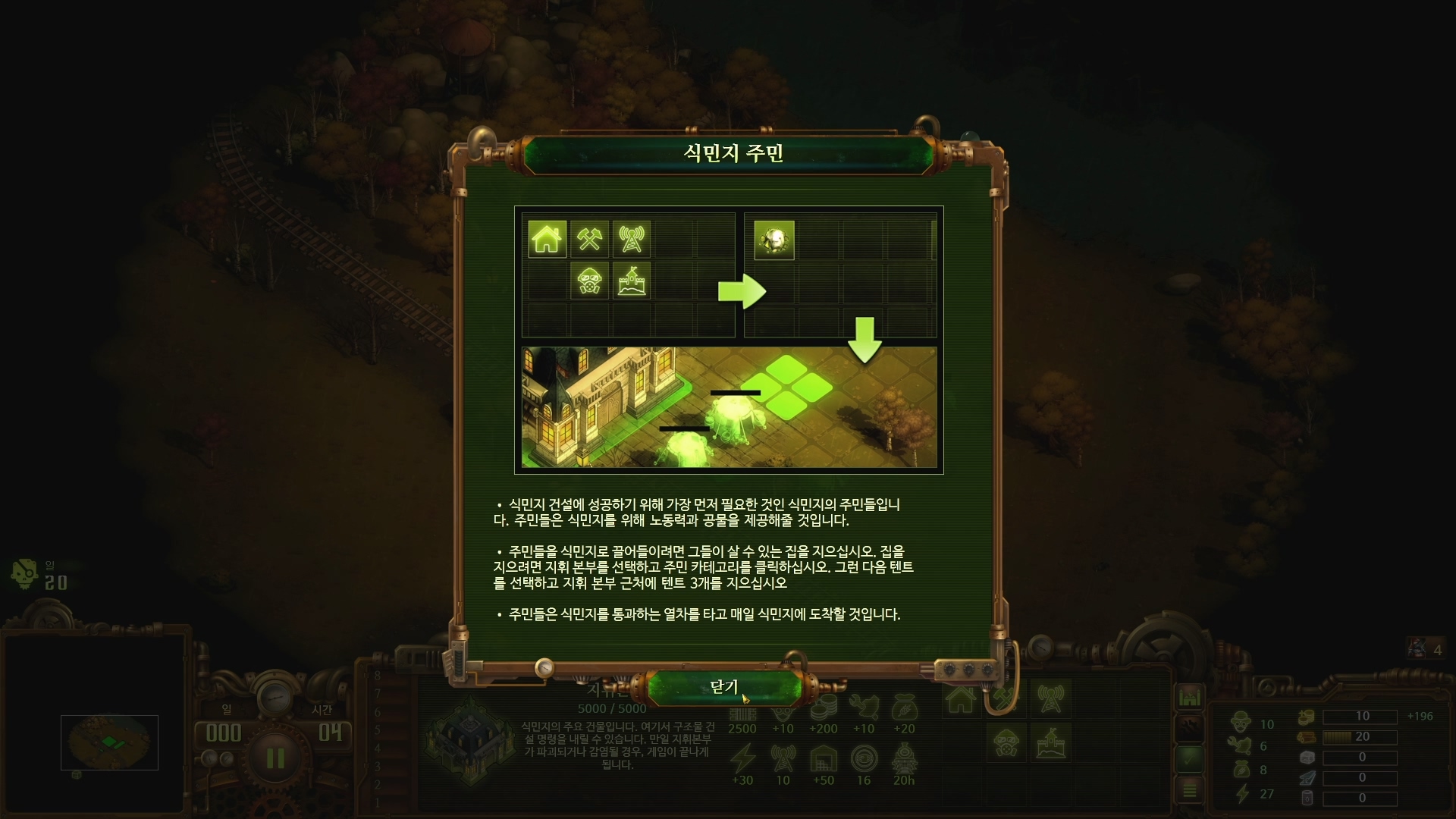Toggle the pause button on the clock
The width and height of the screenshot is (1456, 819).
click(x=275, y=758)
